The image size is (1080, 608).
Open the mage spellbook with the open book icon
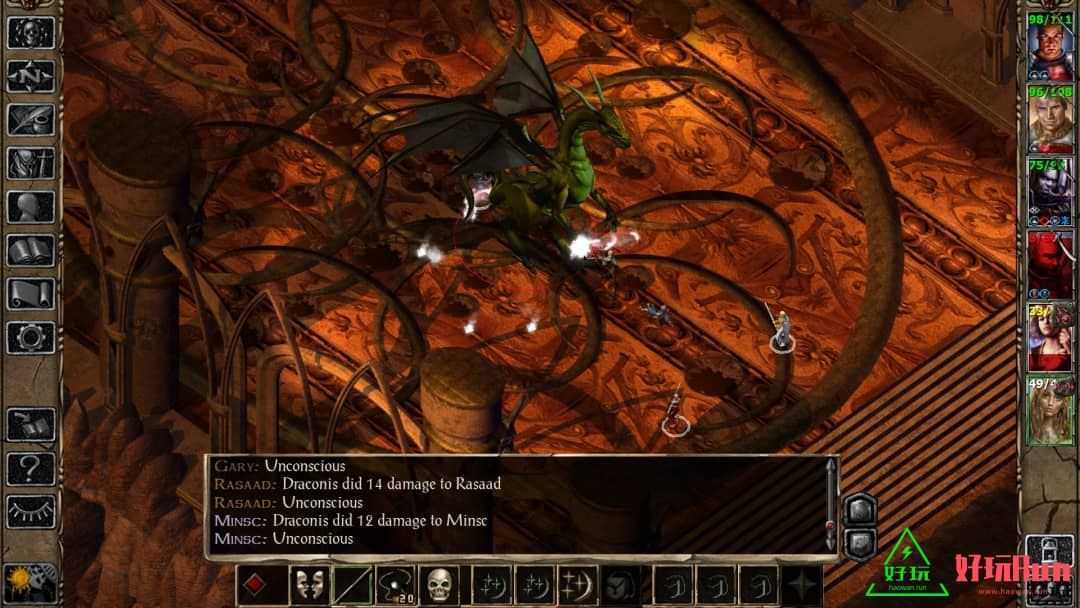(x=31, y=250)
